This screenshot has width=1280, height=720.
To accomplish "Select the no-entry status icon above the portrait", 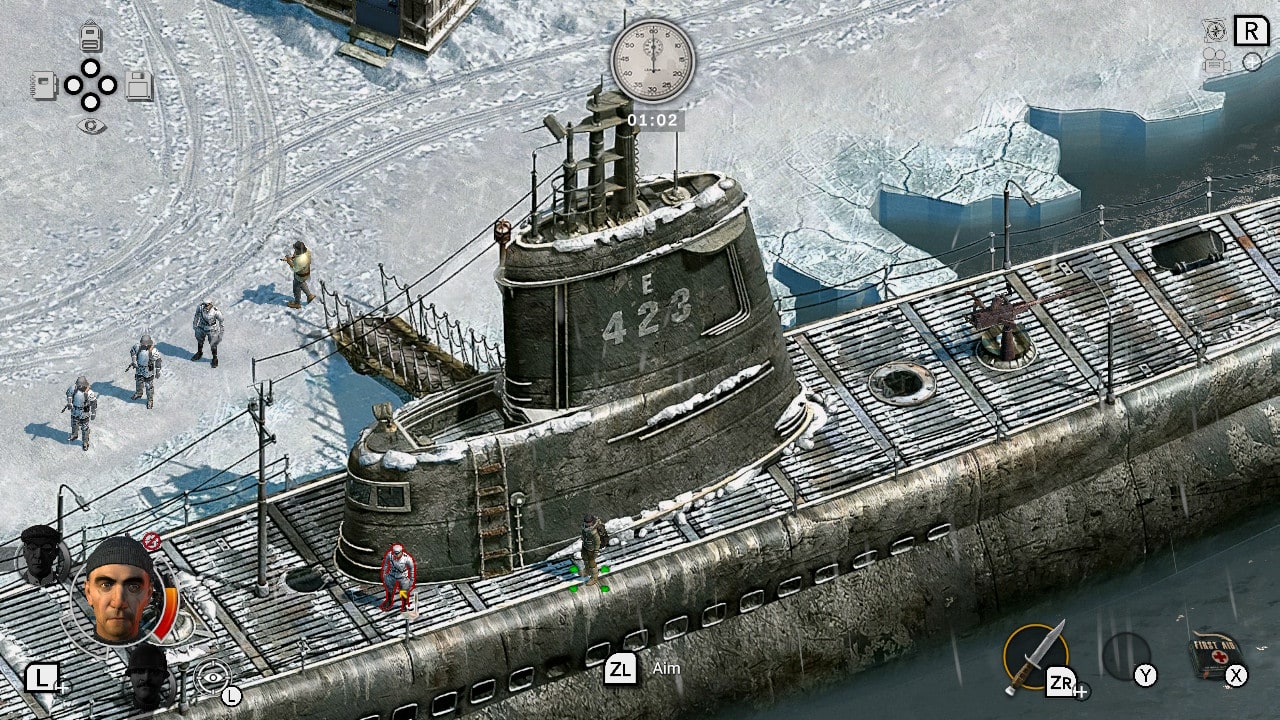I will tap(151, 540).
